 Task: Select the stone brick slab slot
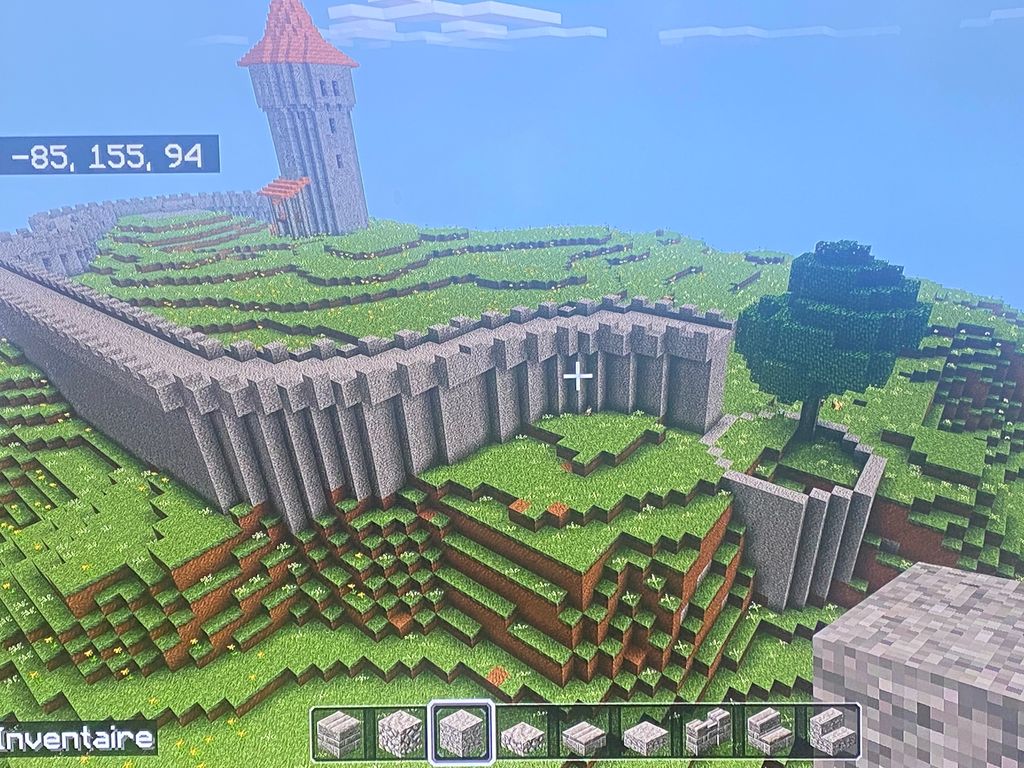[584, 735]
